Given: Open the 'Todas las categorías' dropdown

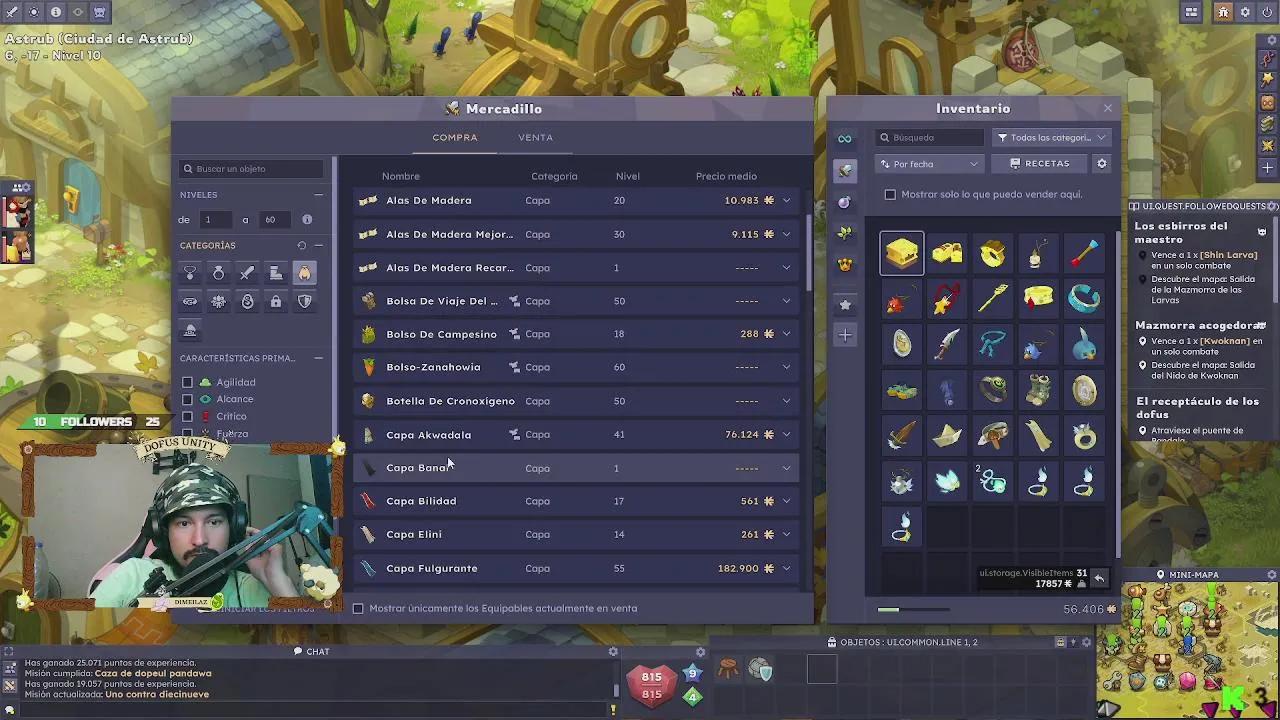Looking at the screenshot, I should point(1051,137).
